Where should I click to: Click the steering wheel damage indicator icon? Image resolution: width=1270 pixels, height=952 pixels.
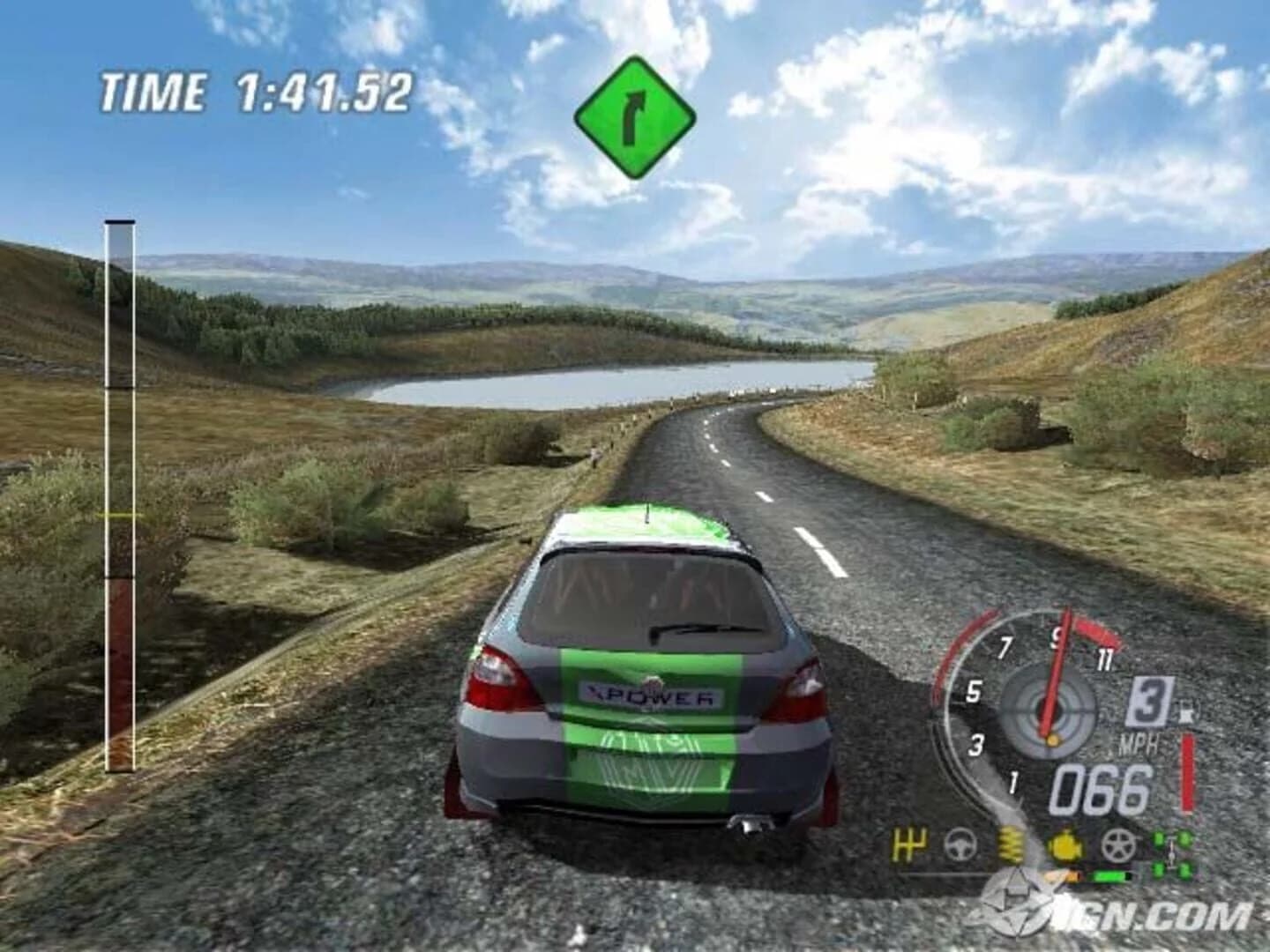[x=960, y=844]
